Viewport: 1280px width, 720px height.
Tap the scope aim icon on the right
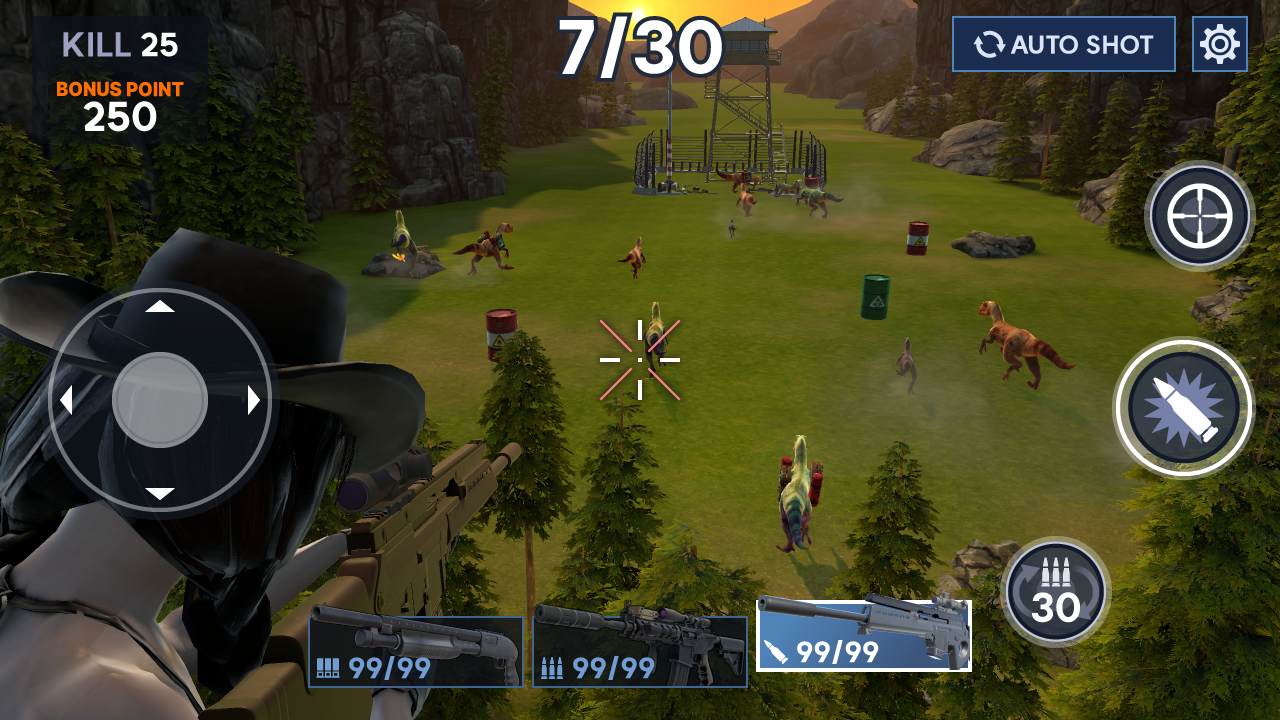click(1198, 216)
